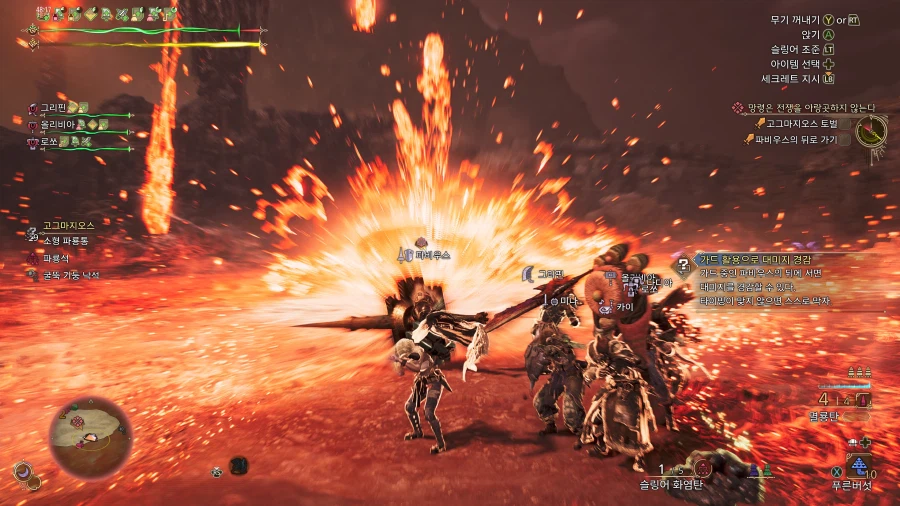
Task: Click the 고그마지오스 토벌 quest objective
Action: 800,123
